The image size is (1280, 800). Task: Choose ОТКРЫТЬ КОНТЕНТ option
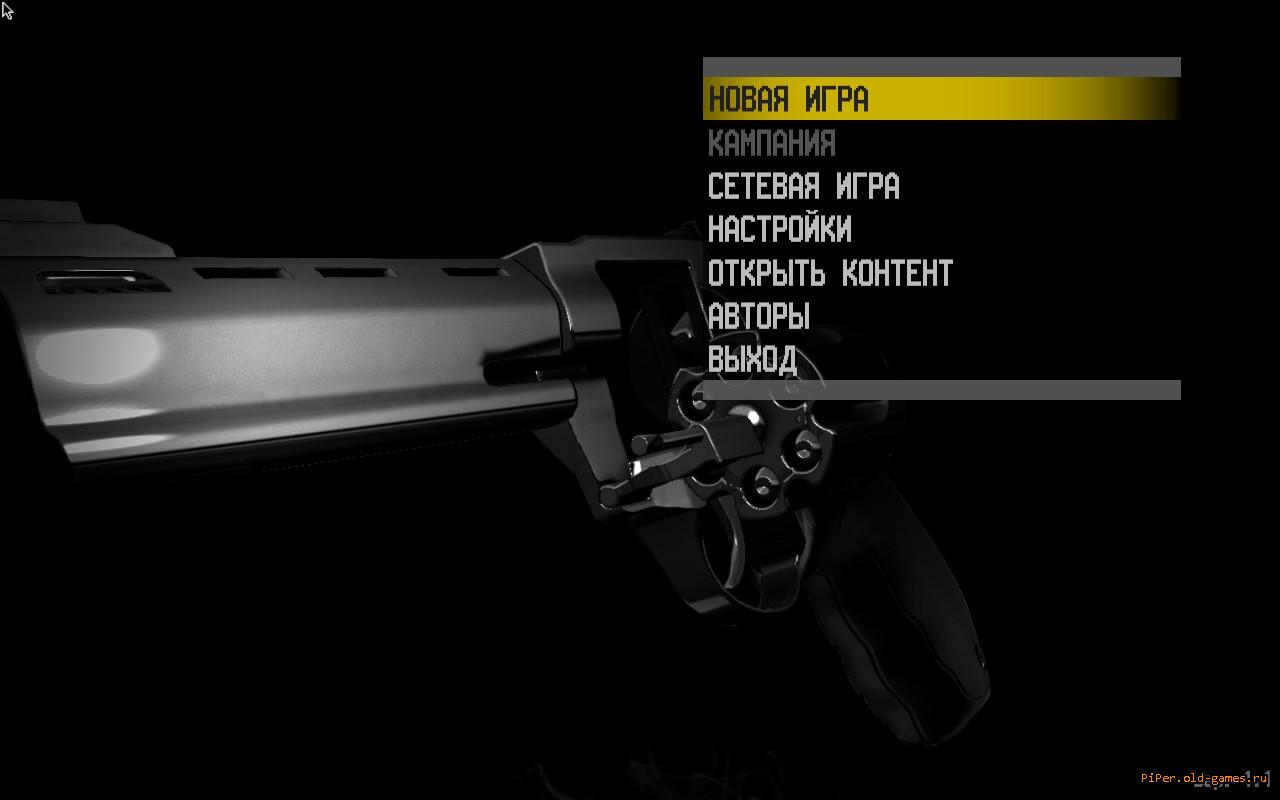click(x=830, y=272)
